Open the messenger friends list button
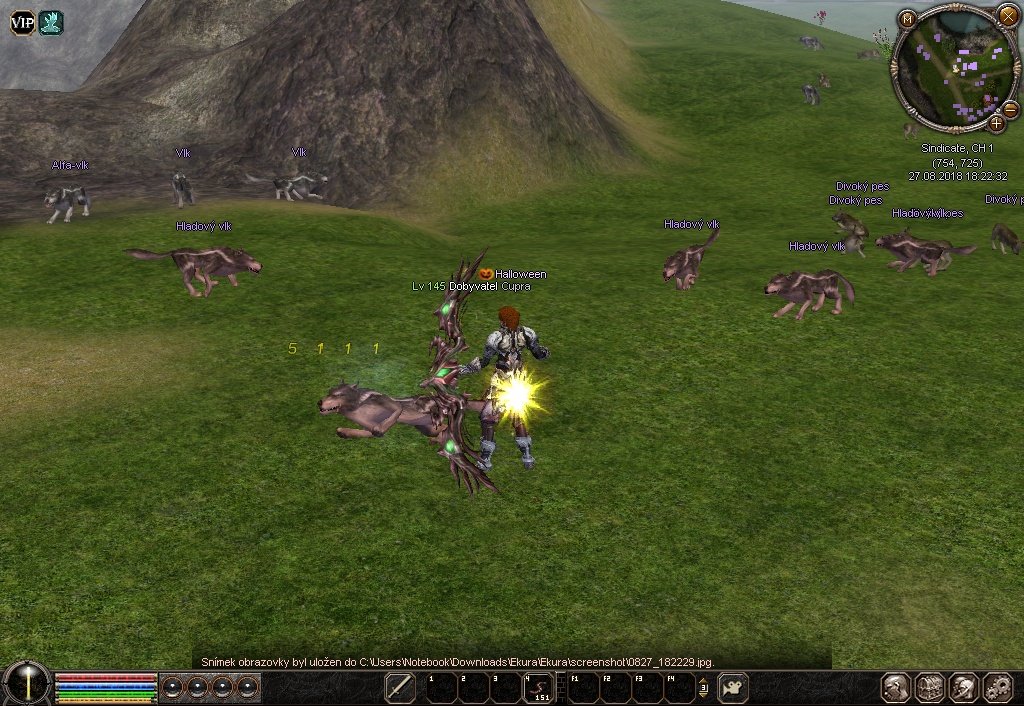The width and height of the screenshot is (1024, 706). click(964, 687)
